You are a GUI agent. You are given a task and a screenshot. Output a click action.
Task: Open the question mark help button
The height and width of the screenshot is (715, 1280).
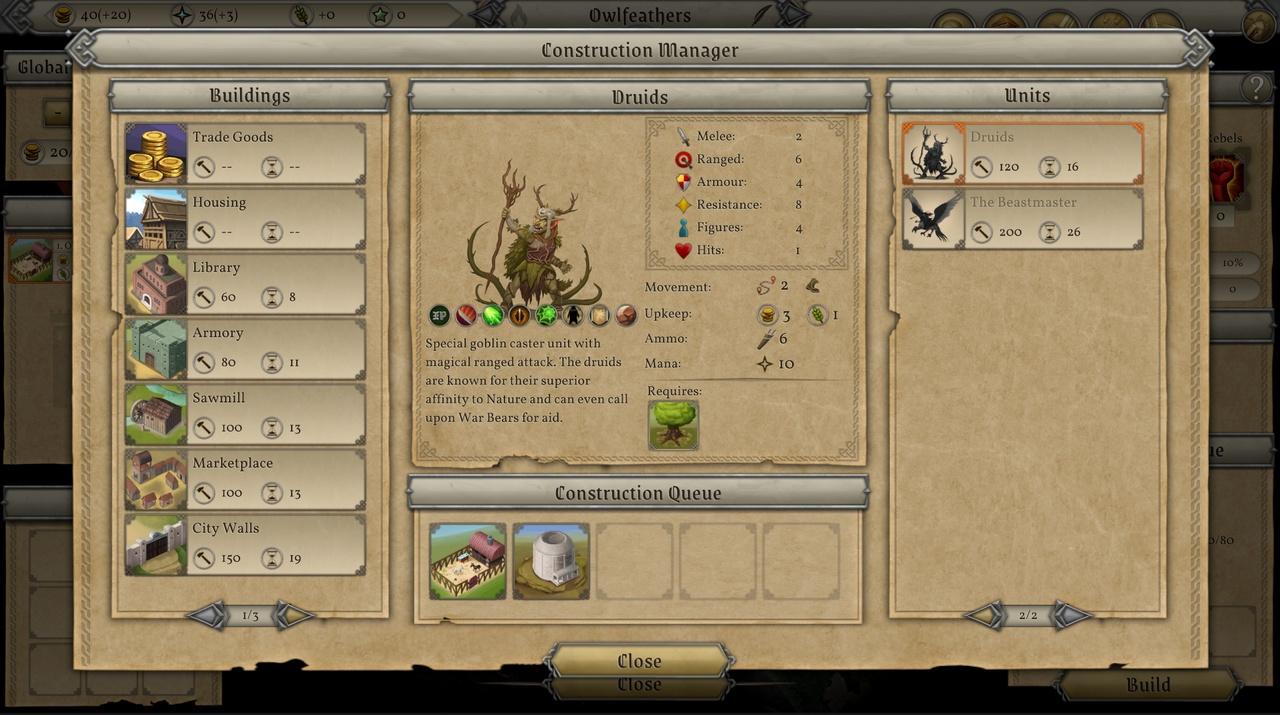click(1256, 88)
